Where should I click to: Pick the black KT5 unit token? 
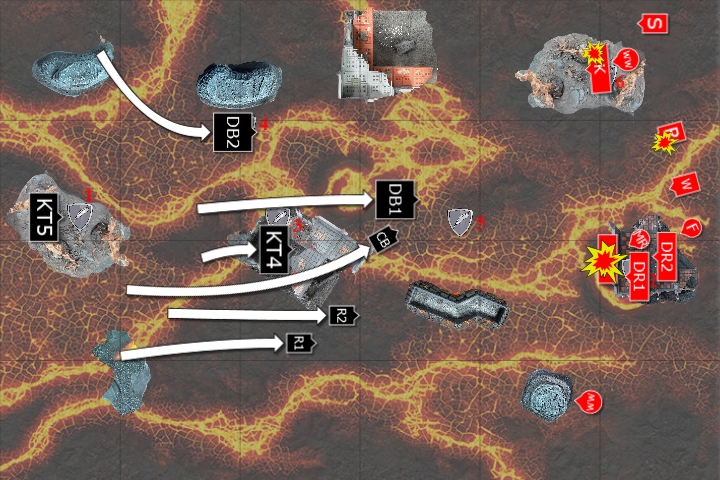click(x=46, y=216)
